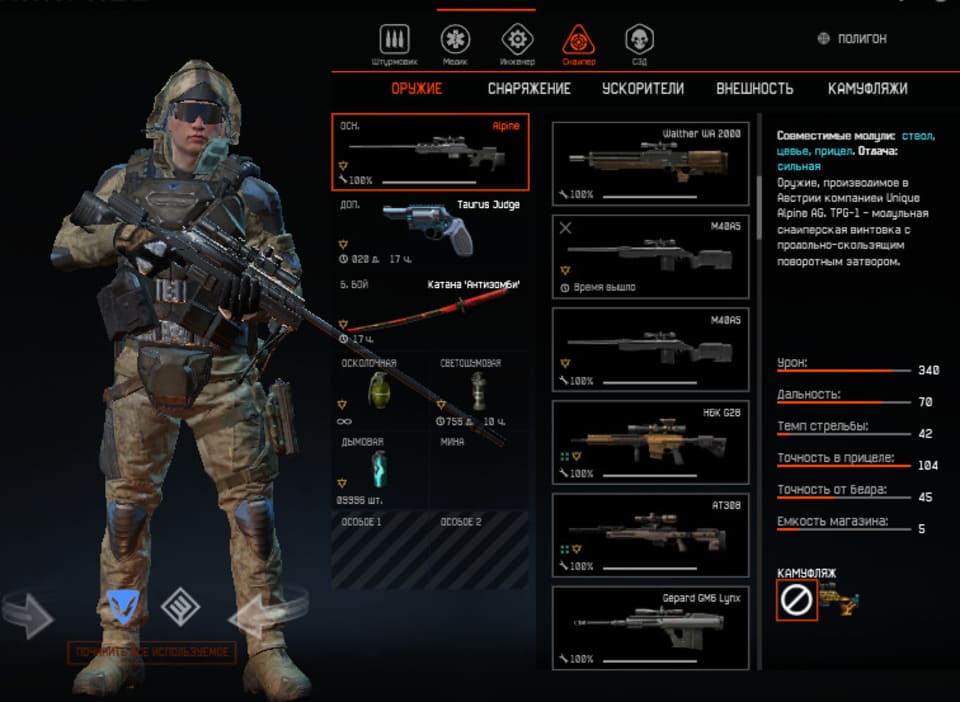This screenshot has width=960, height=702.
Task: Select the Медик class icon
Action: point(456,42)
